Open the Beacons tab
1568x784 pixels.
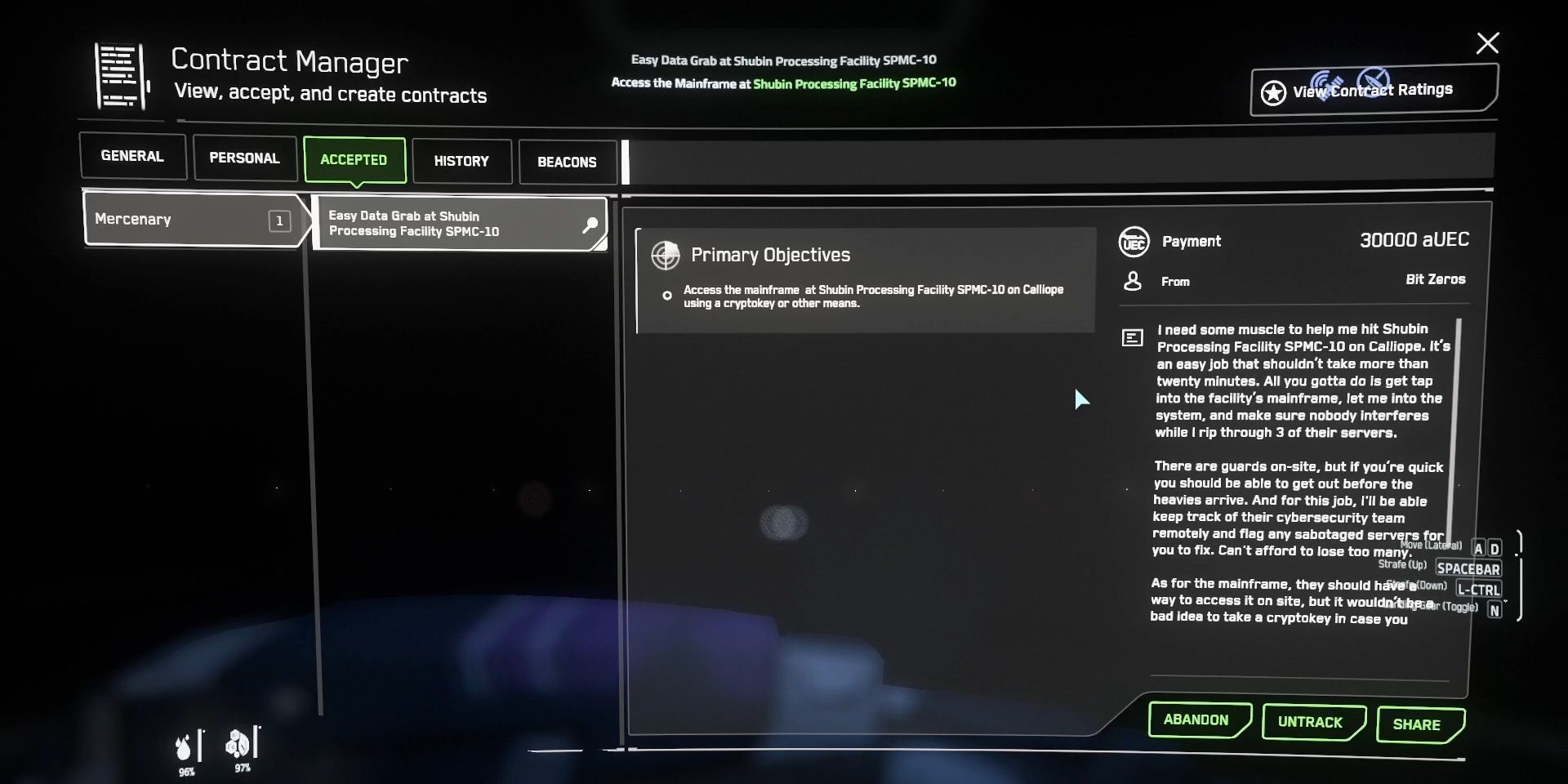pos(568,162)
